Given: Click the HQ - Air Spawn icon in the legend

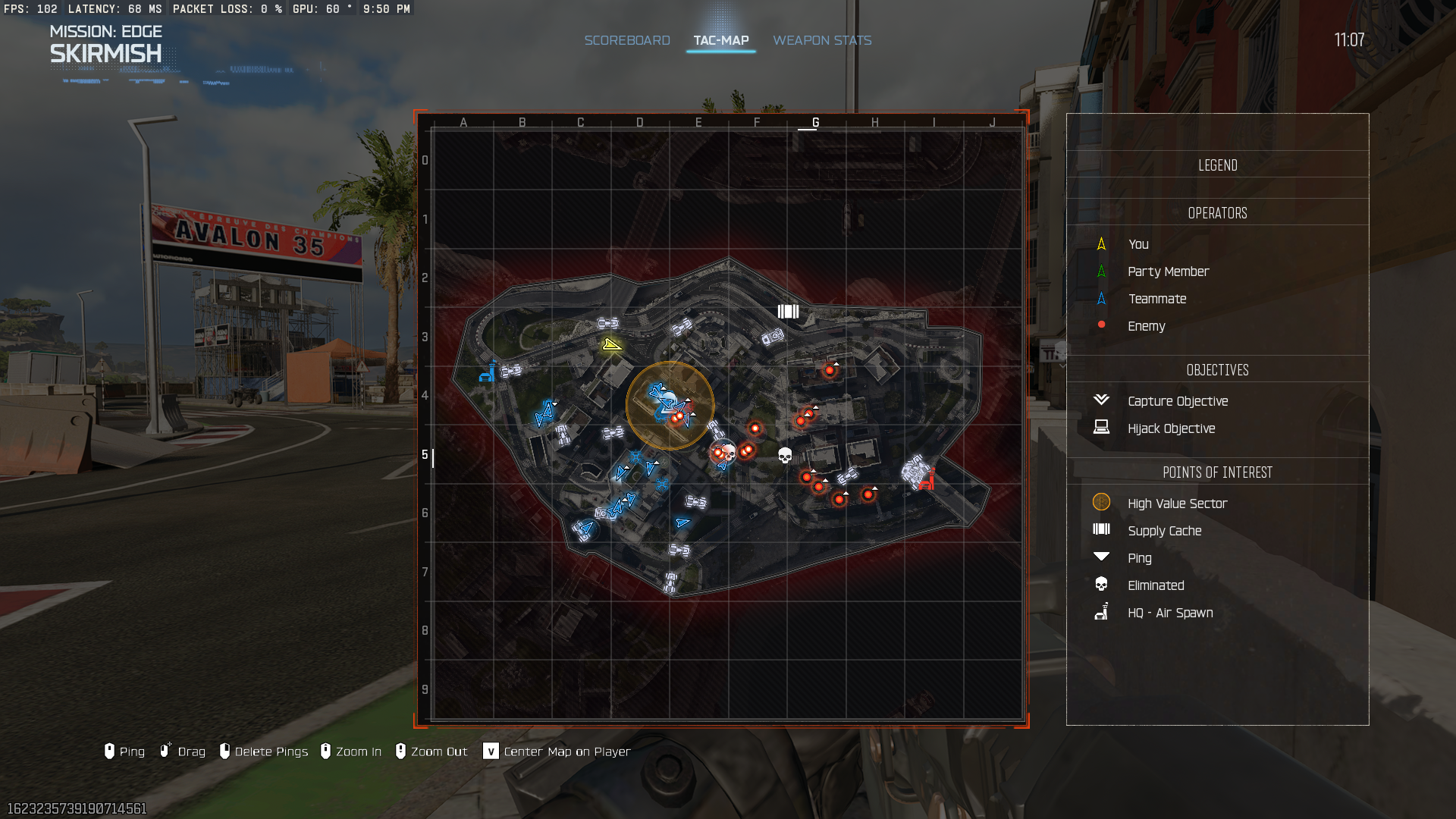Looking at the screenshot, I should (1101, 612).
